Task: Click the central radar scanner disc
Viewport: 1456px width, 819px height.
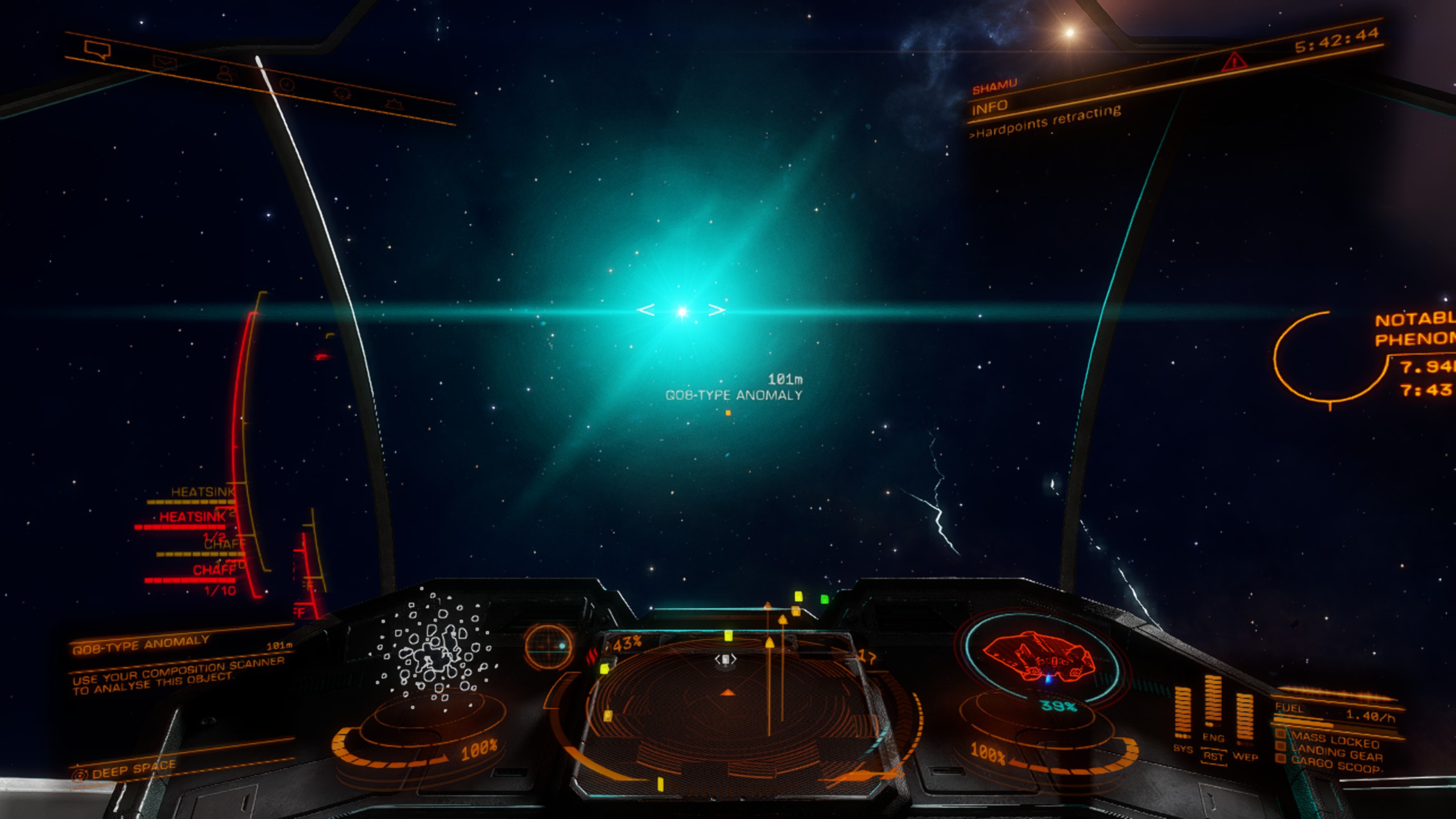Action: 727,700
